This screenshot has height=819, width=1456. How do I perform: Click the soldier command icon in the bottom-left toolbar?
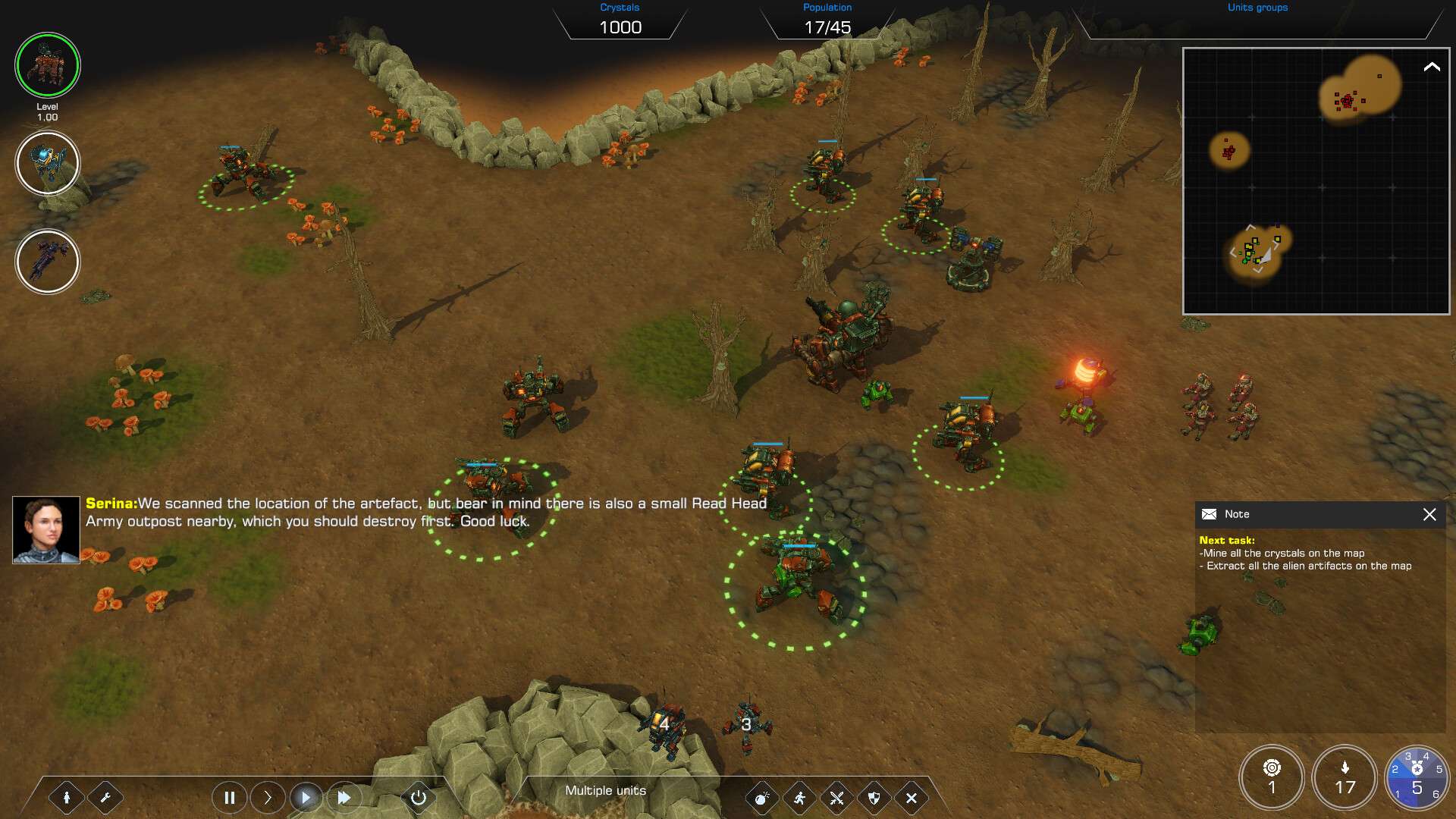[x=67, y=798]
